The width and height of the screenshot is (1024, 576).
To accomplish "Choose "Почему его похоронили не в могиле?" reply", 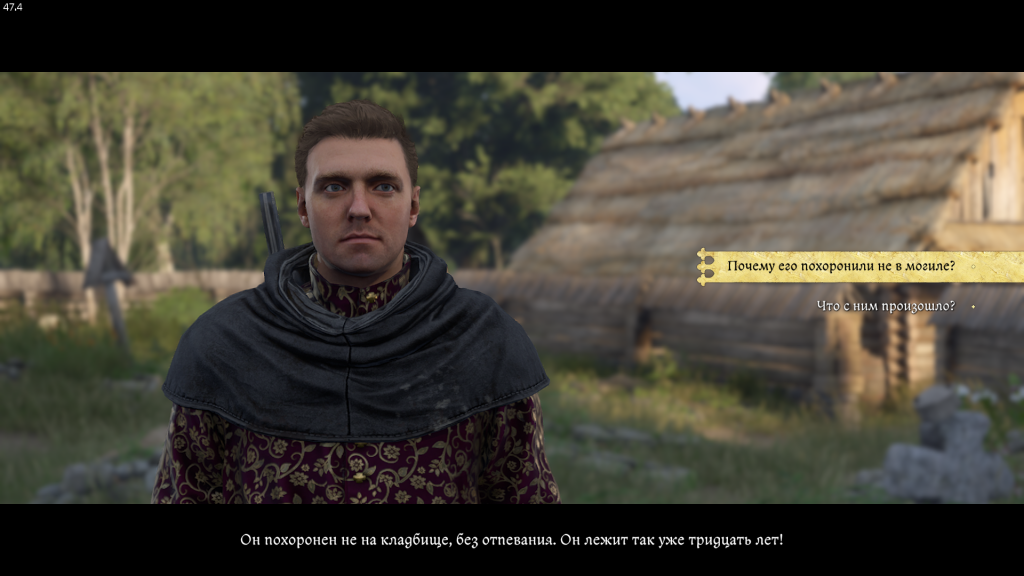I will coord(841,266).
